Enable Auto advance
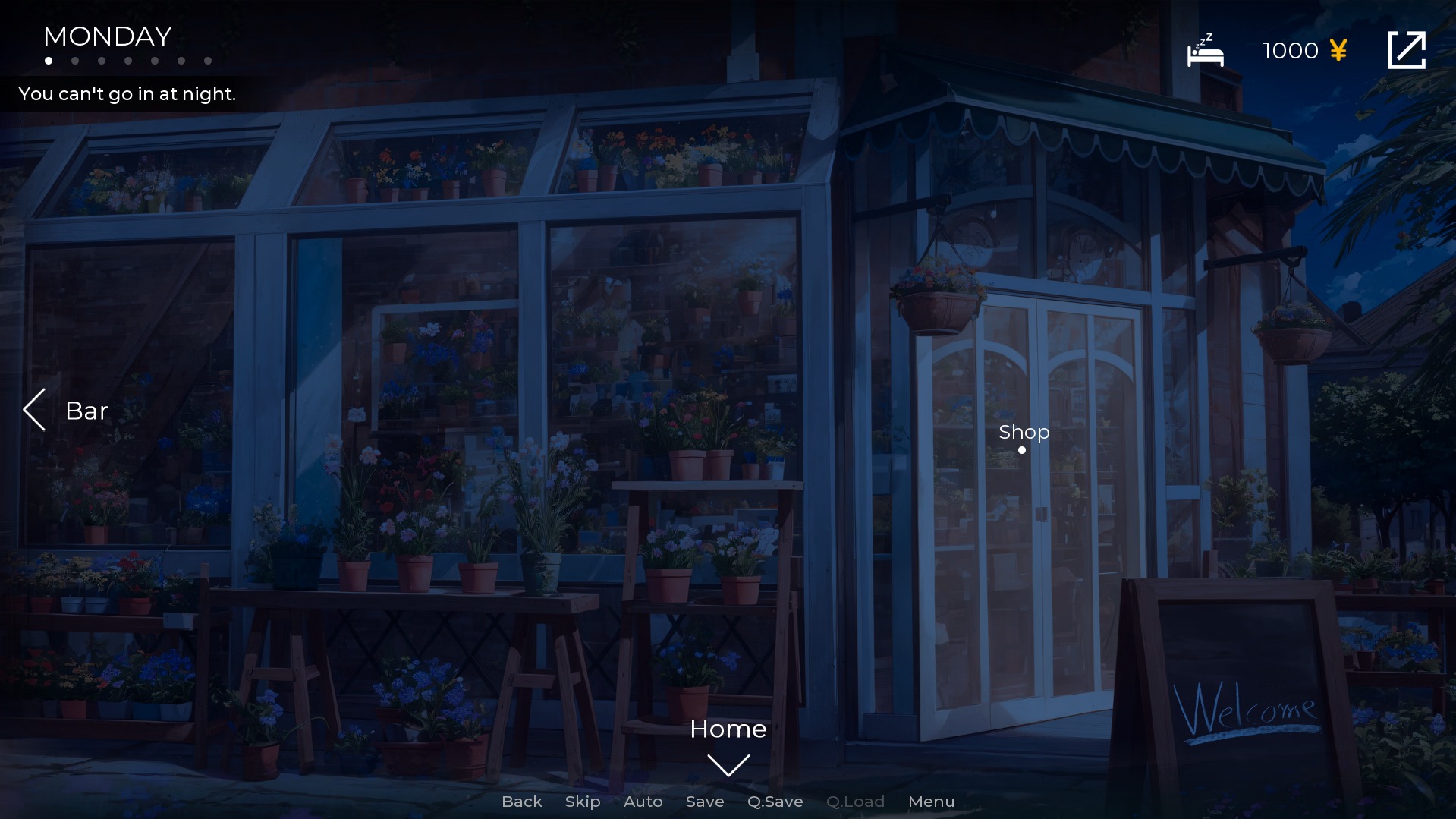 click(x=643, y=802)
